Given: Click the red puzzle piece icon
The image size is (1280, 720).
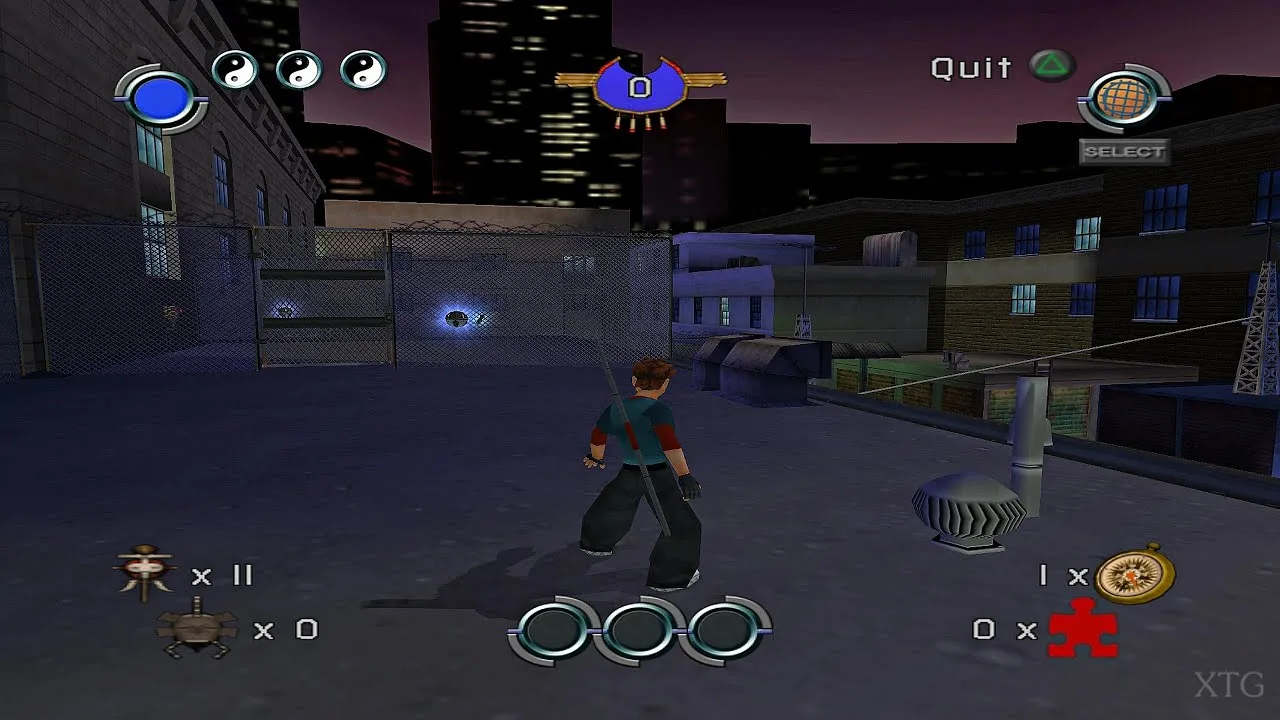Looking at the screenshot, I should pyautogui.click(x=1082, y=629).
